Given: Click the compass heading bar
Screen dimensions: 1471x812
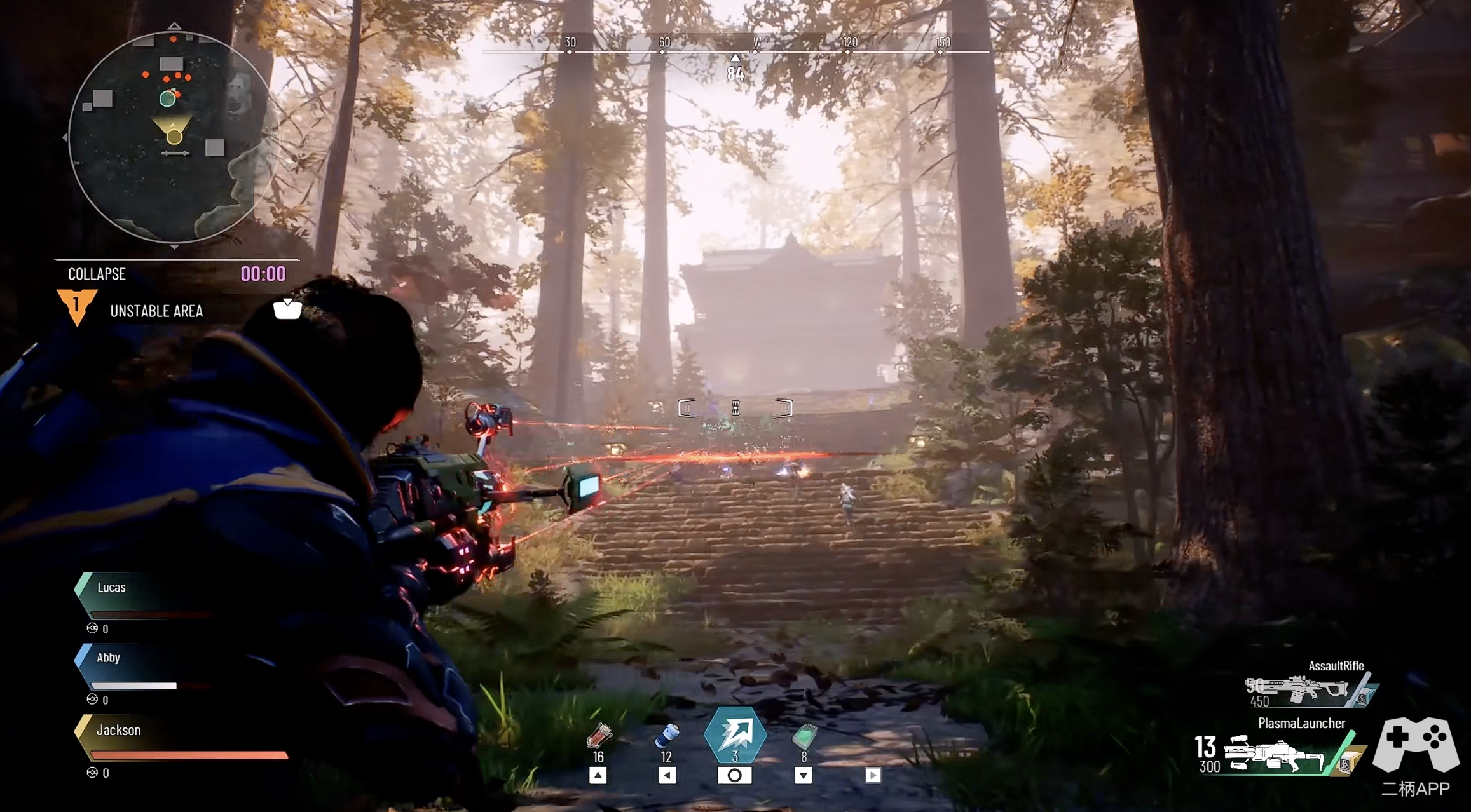Looking at the screenshot, I should 735,46.
